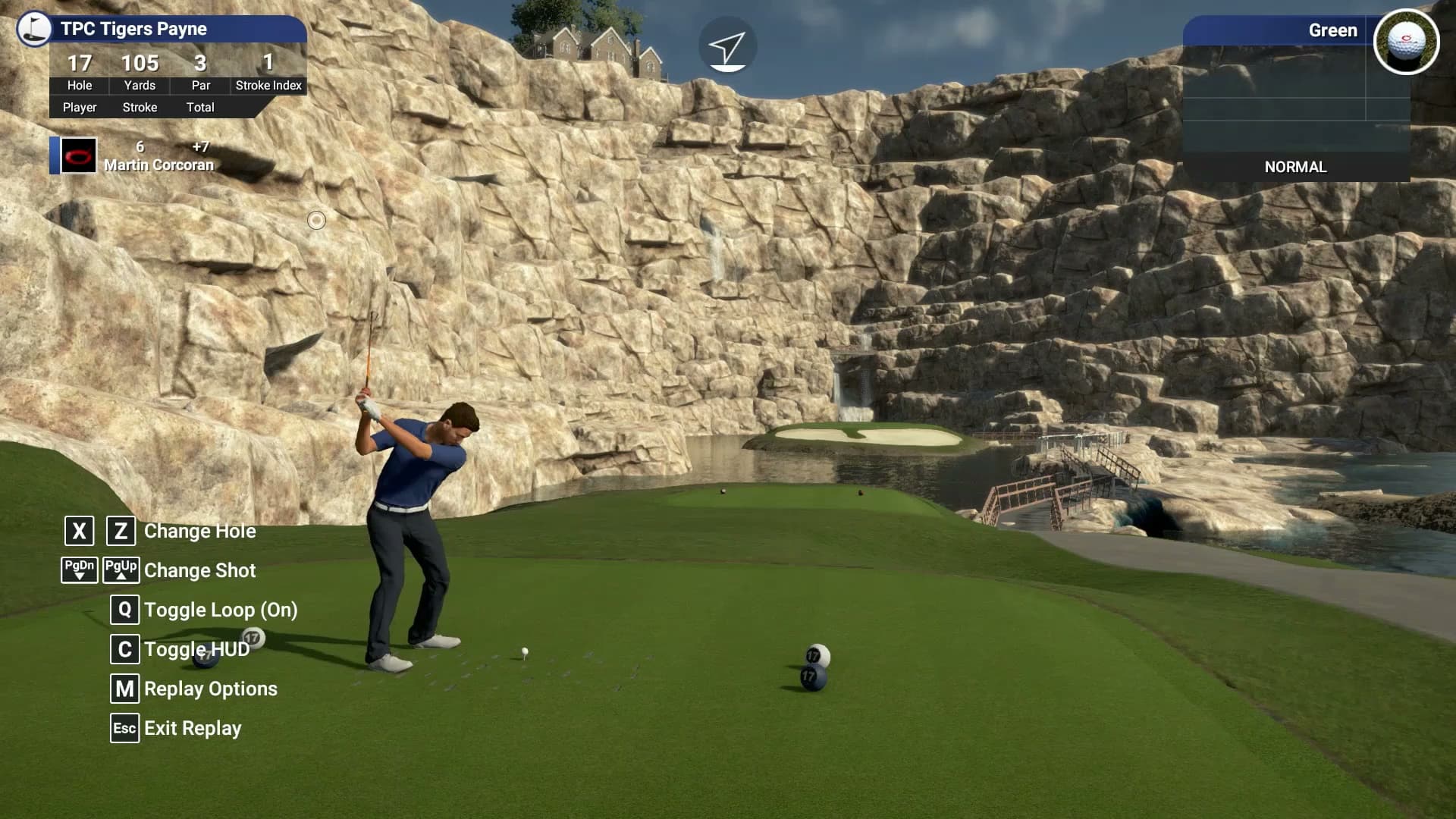Click the PgUp key icon for Change Shot
The height and width of the screenshot is (819, 1456).
coord(122,570)
